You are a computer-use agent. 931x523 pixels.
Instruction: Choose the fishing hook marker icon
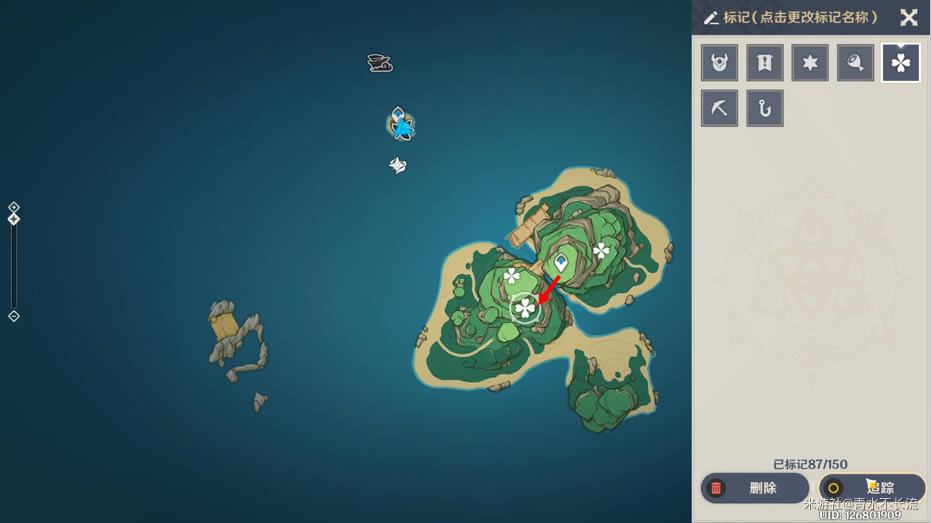765,108
